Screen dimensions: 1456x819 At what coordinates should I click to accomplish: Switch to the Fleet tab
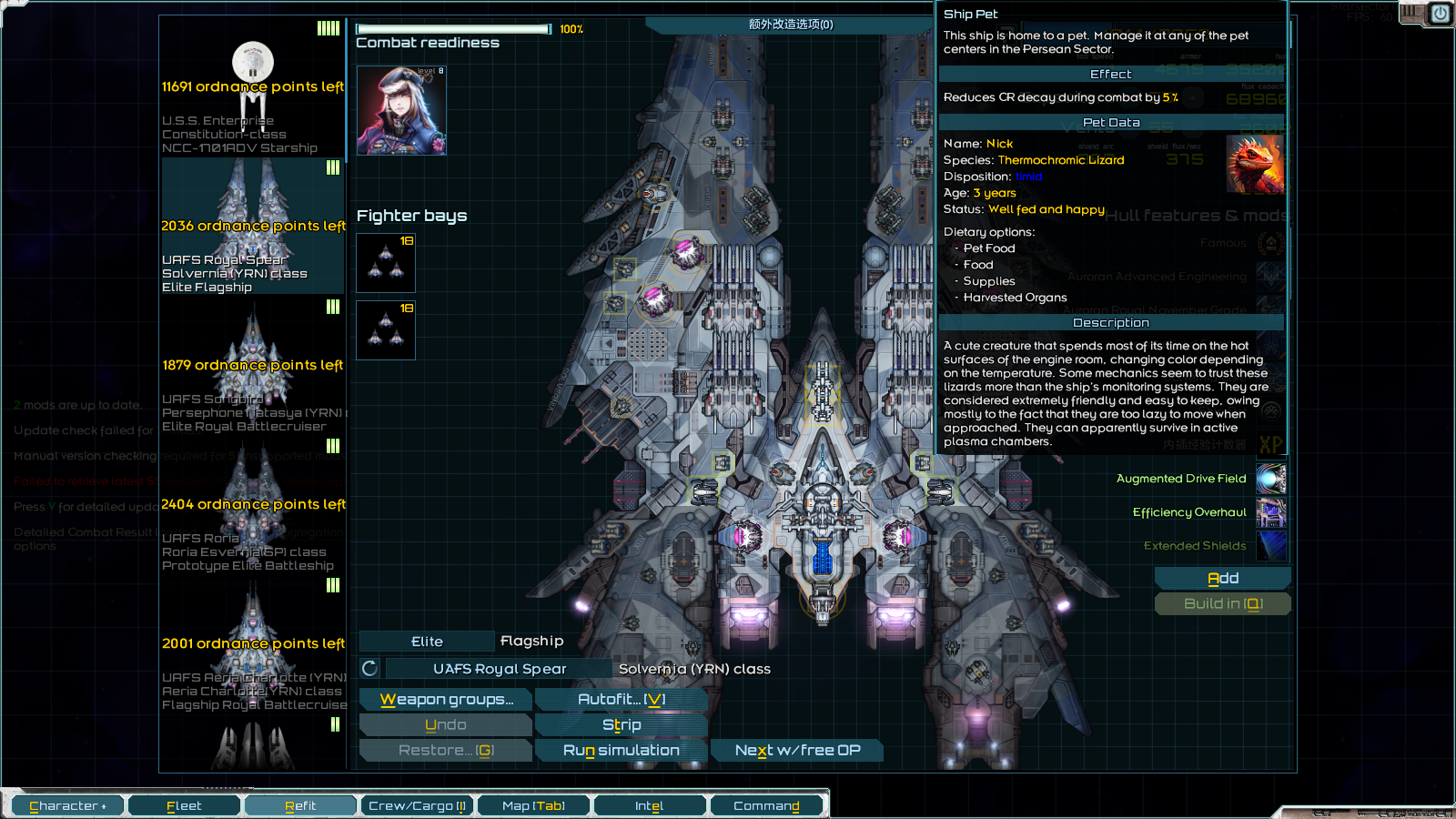coord(184,805)
